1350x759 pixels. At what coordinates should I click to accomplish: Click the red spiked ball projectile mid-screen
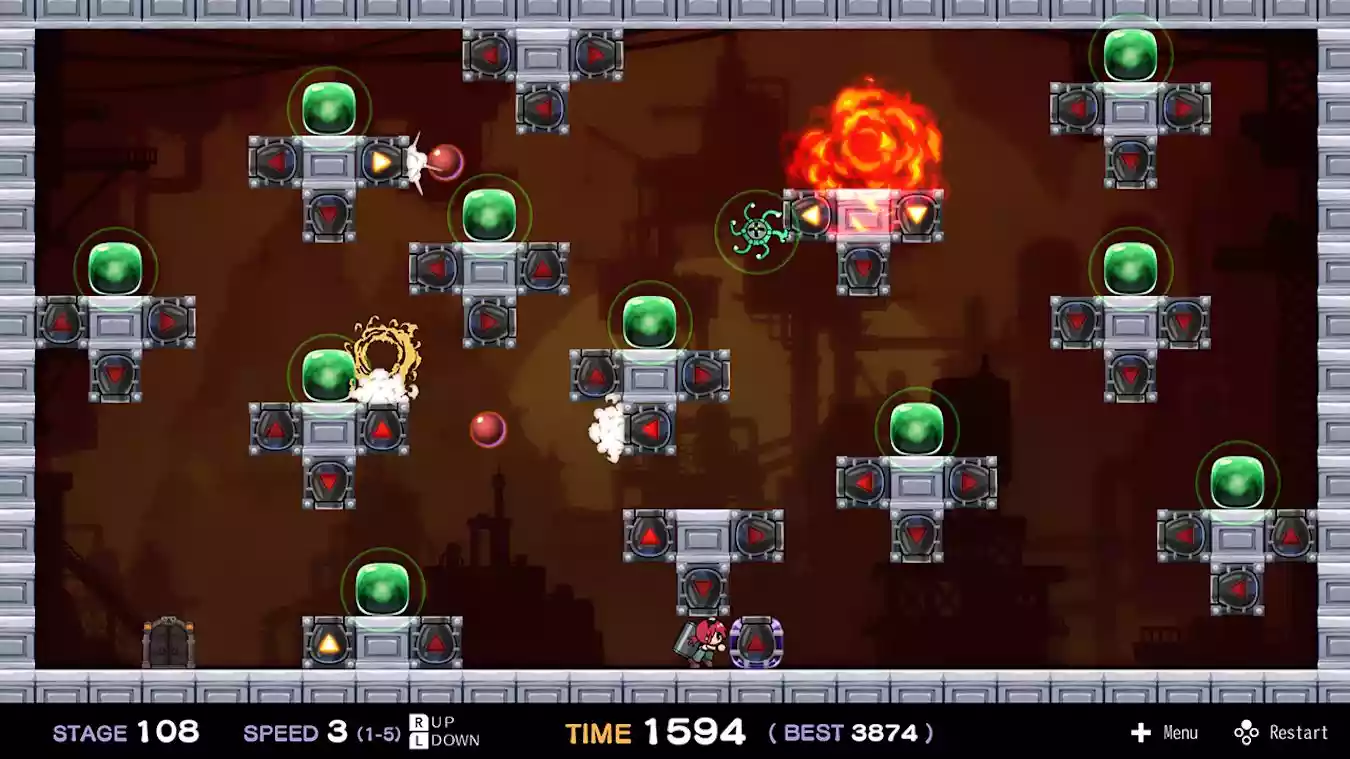pos(487,427)
